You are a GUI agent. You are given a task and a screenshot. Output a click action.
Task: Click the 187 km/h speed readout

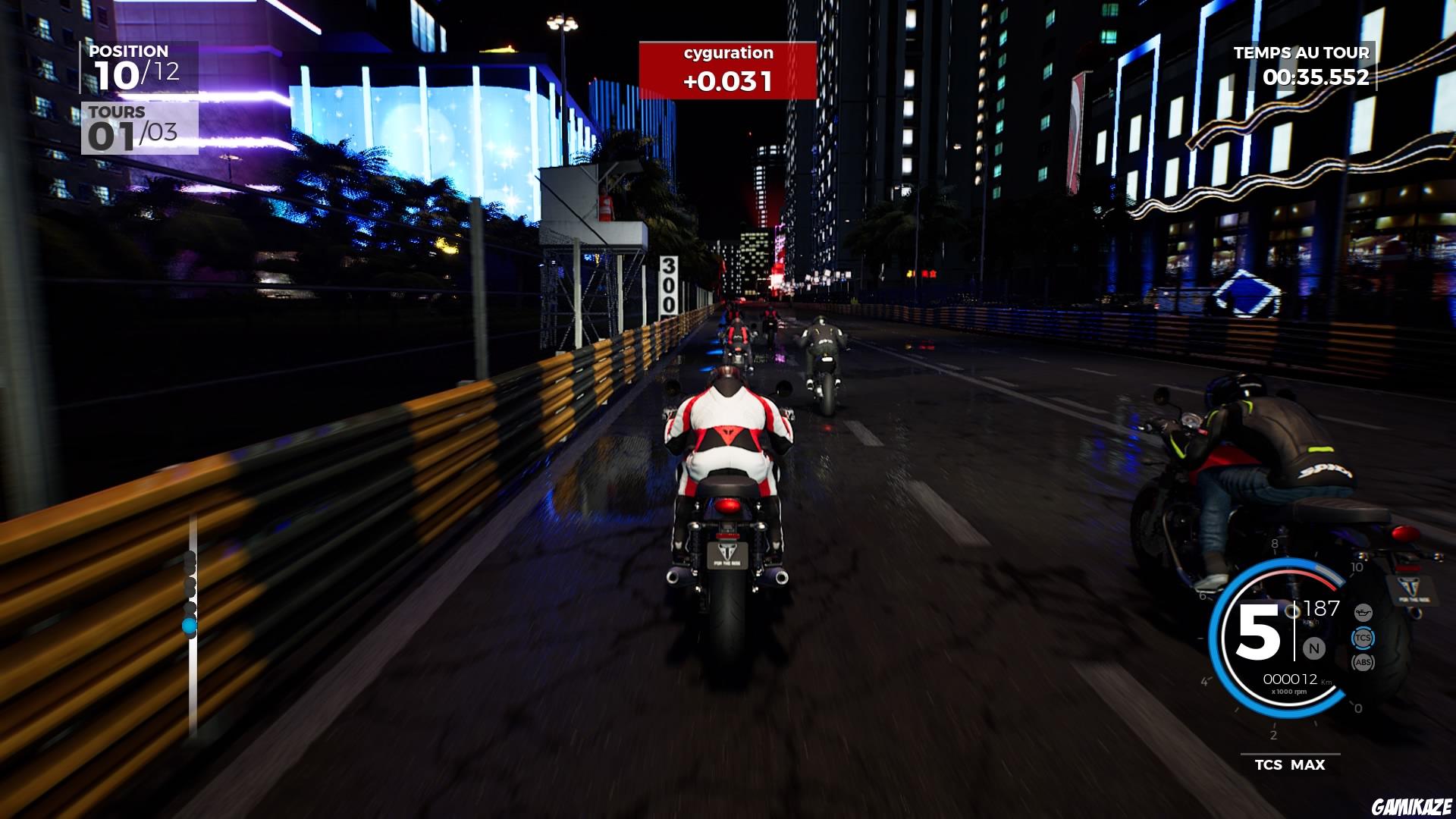click(x=1321, y=608)
